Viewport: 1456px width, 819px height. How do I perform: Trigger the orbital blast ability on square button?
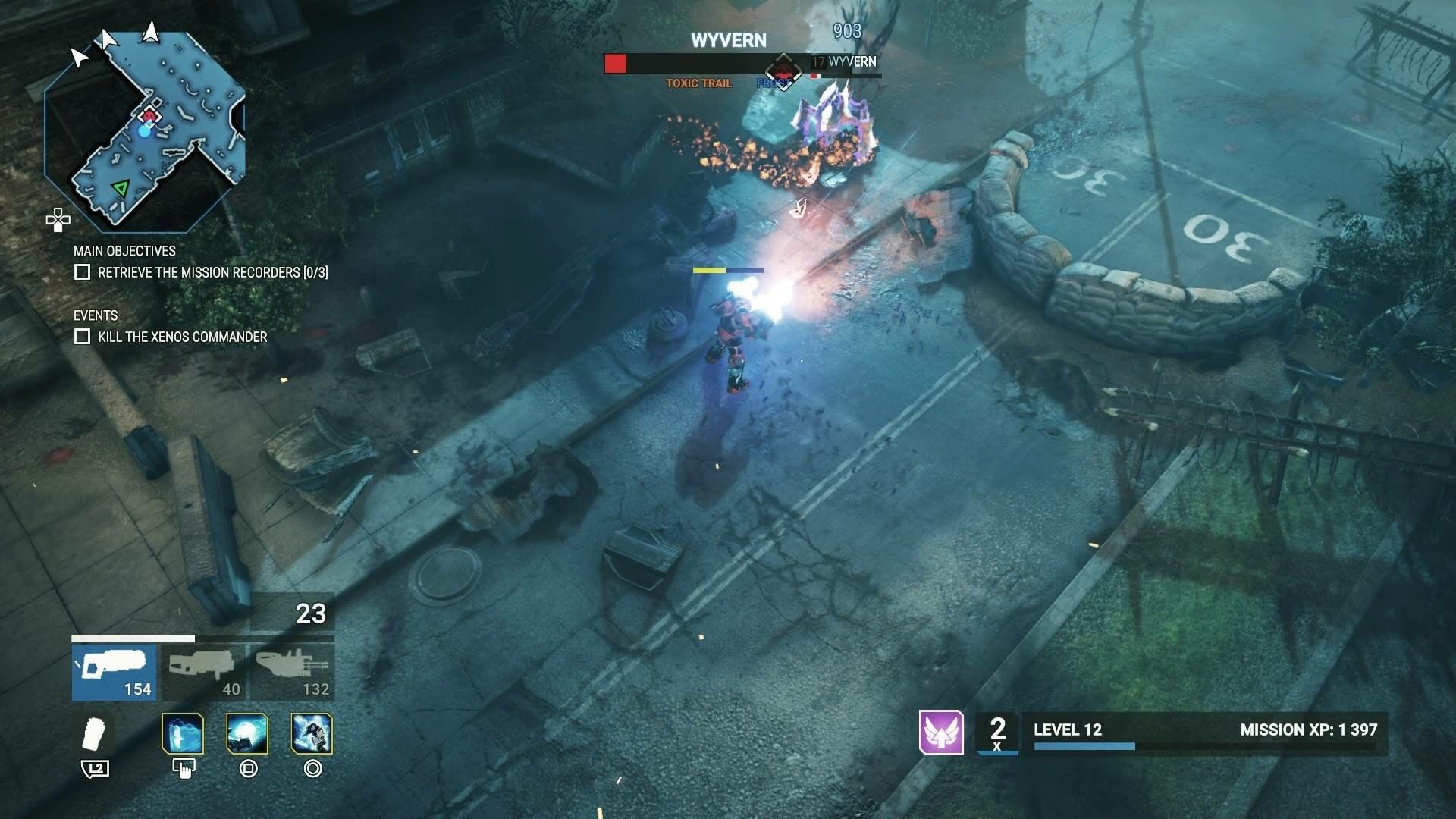click(246, 735)
